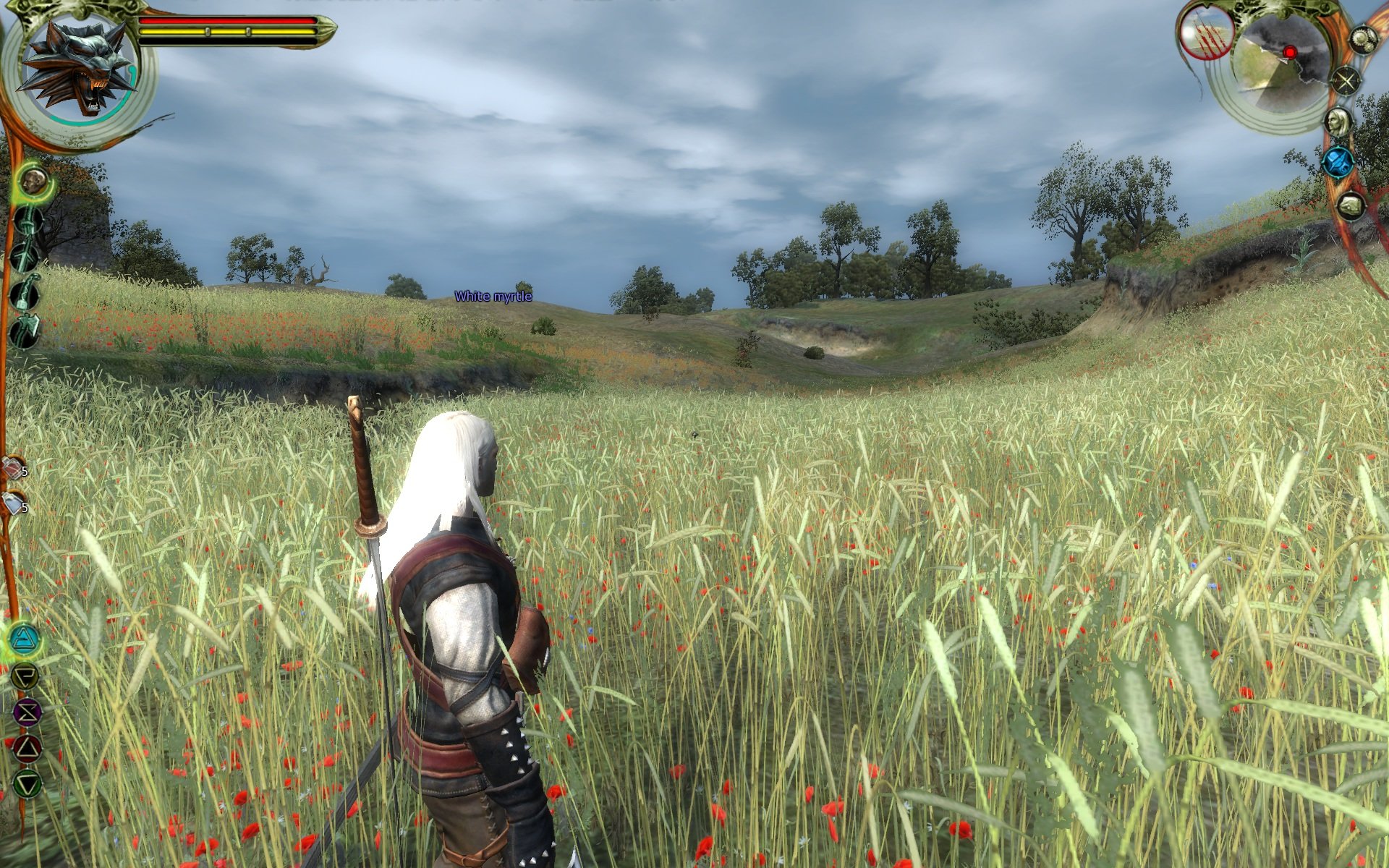Click the red claw marks icon
This screenshot has width=1389, height=868.
(x=1206, y=33)
